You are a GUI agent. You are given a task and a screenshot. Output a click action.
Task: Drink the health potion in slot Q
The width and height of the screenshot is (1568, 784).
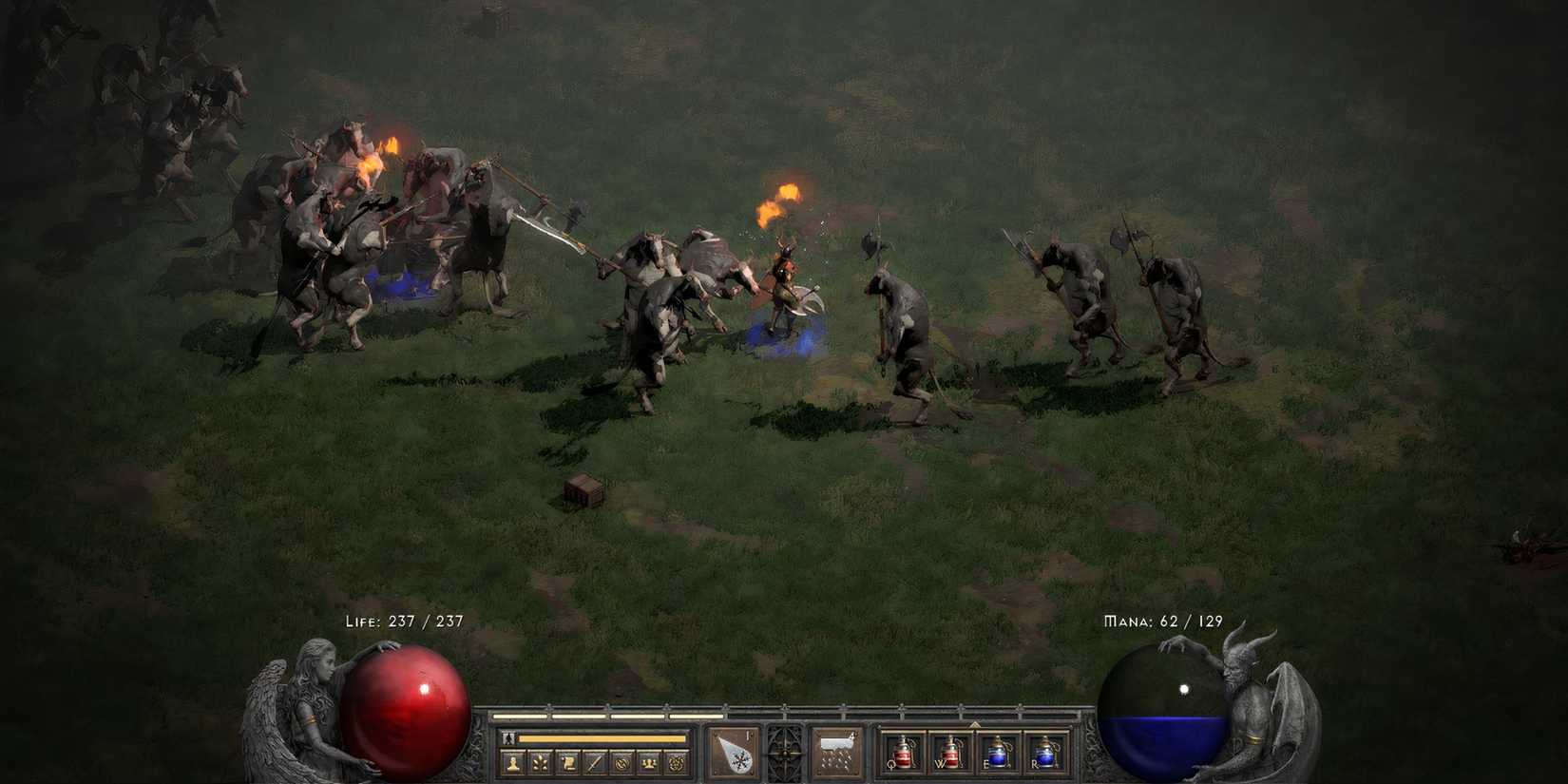(906, 752)
